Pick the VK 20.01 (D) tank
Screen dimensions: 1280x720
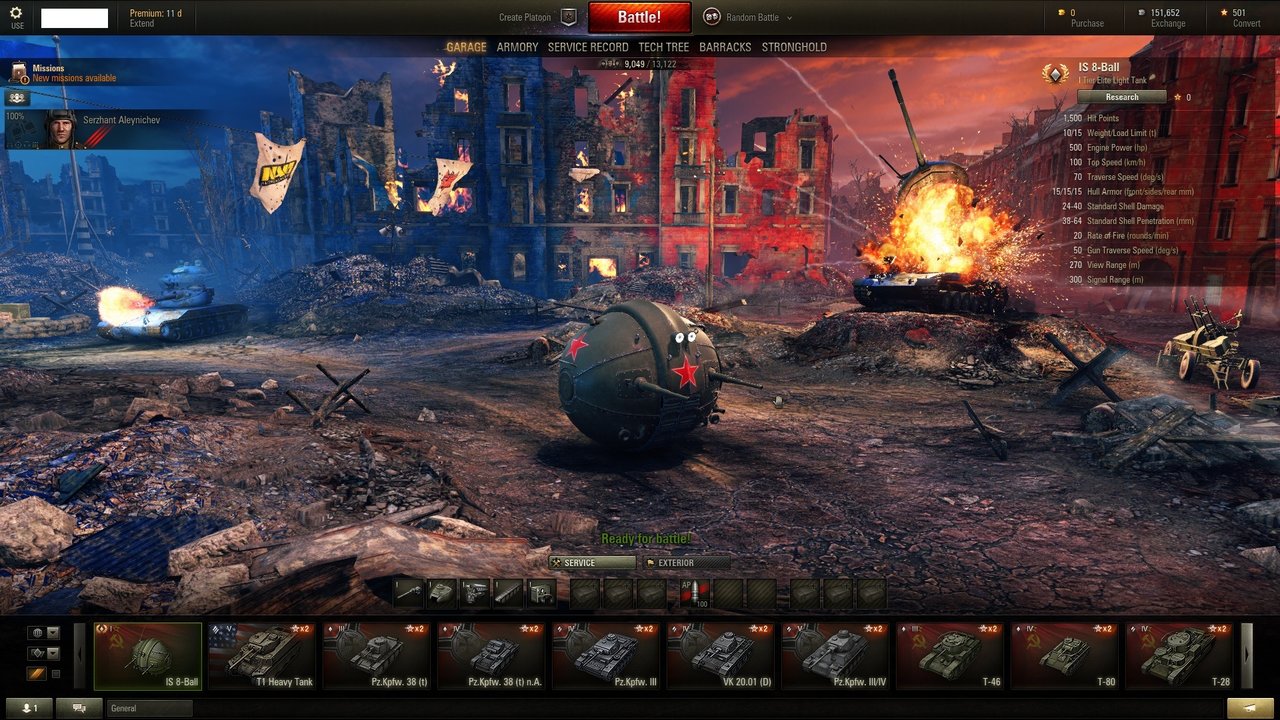coord(721,656)
